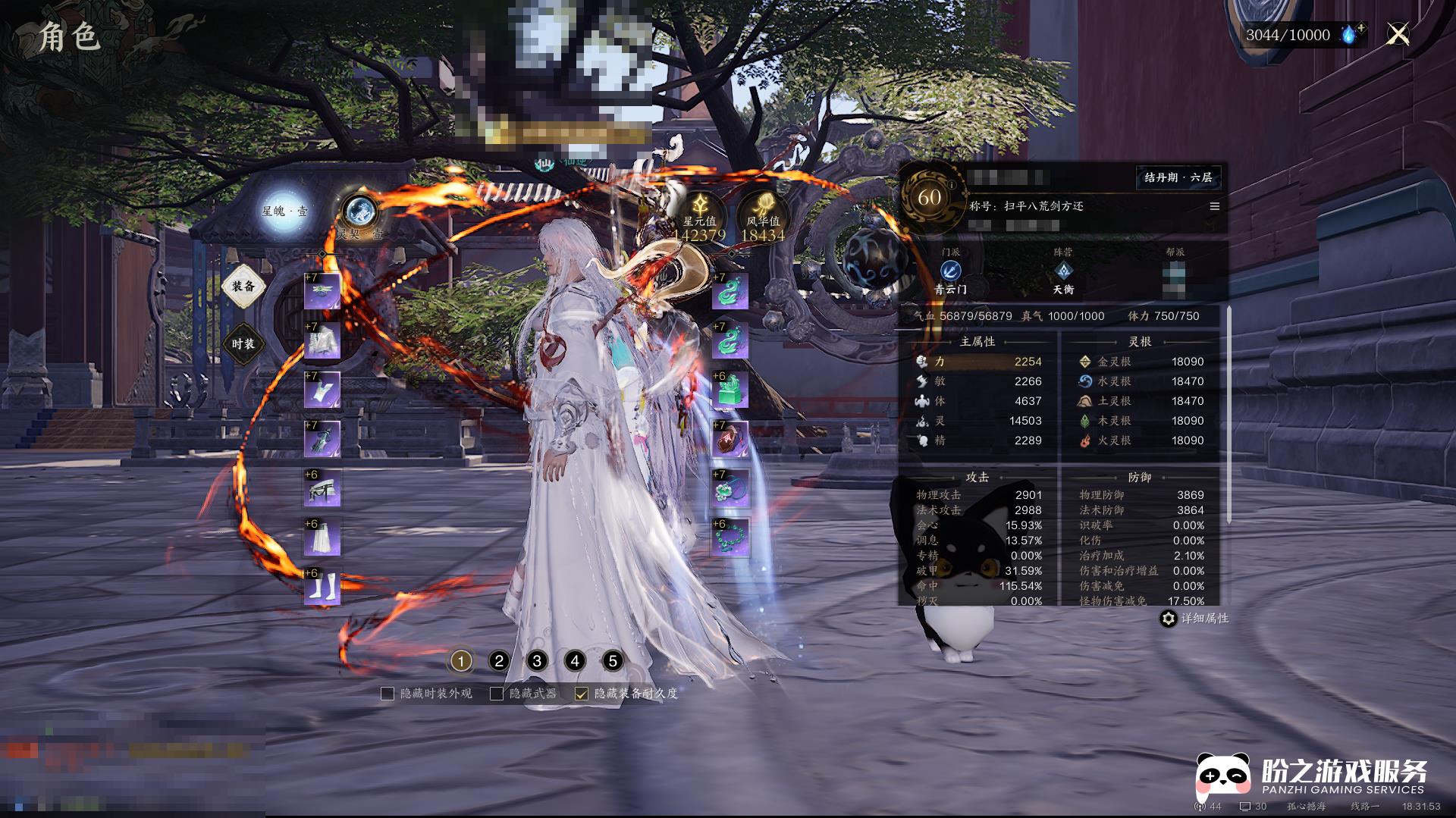Open the +7 red talisman pouch slot
The image size is (1456, 818).
(x=730, y=439)
